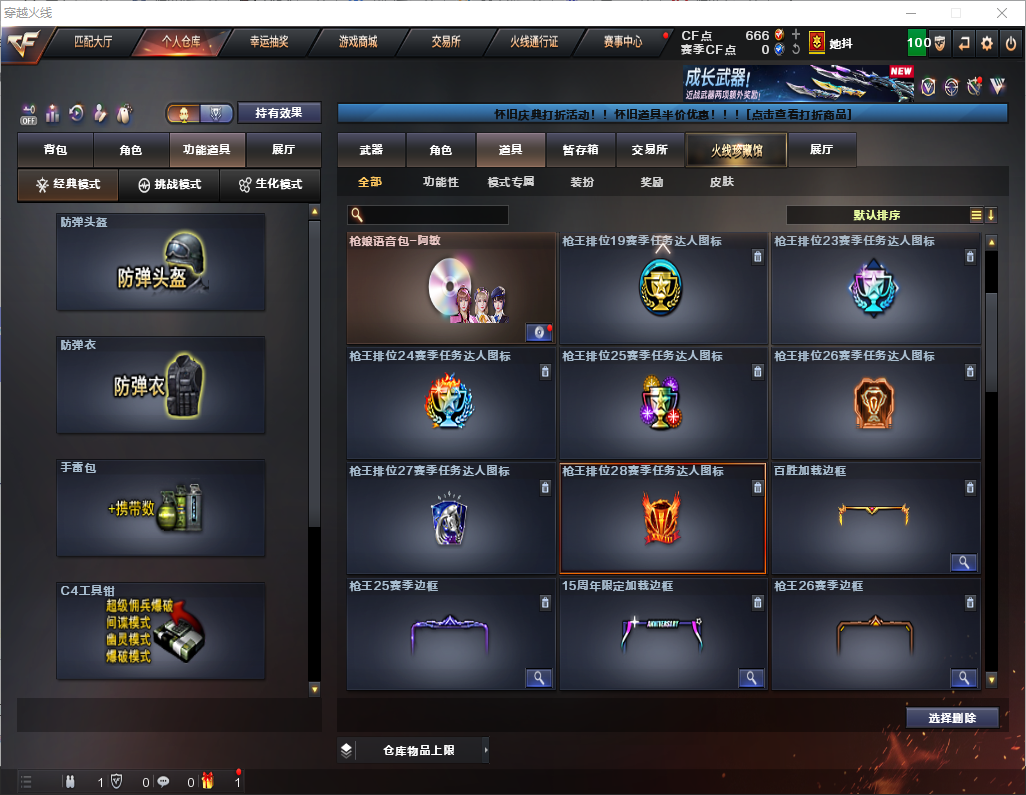Open the 赛事中心 tournament center

(x=622, y=42)
